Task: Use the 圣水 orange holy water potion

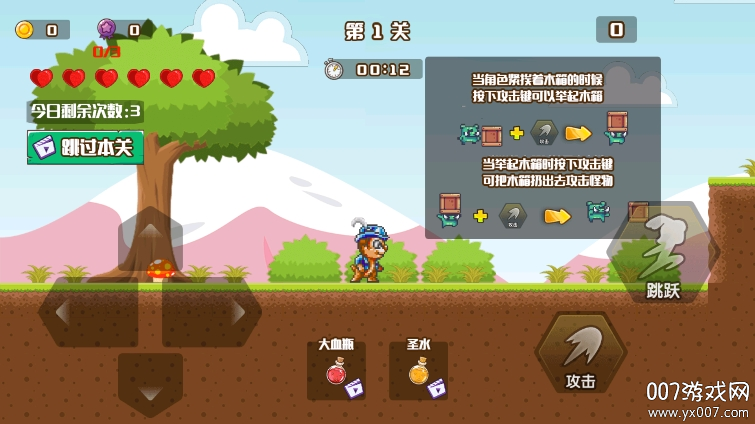Action: coord(418,371)
